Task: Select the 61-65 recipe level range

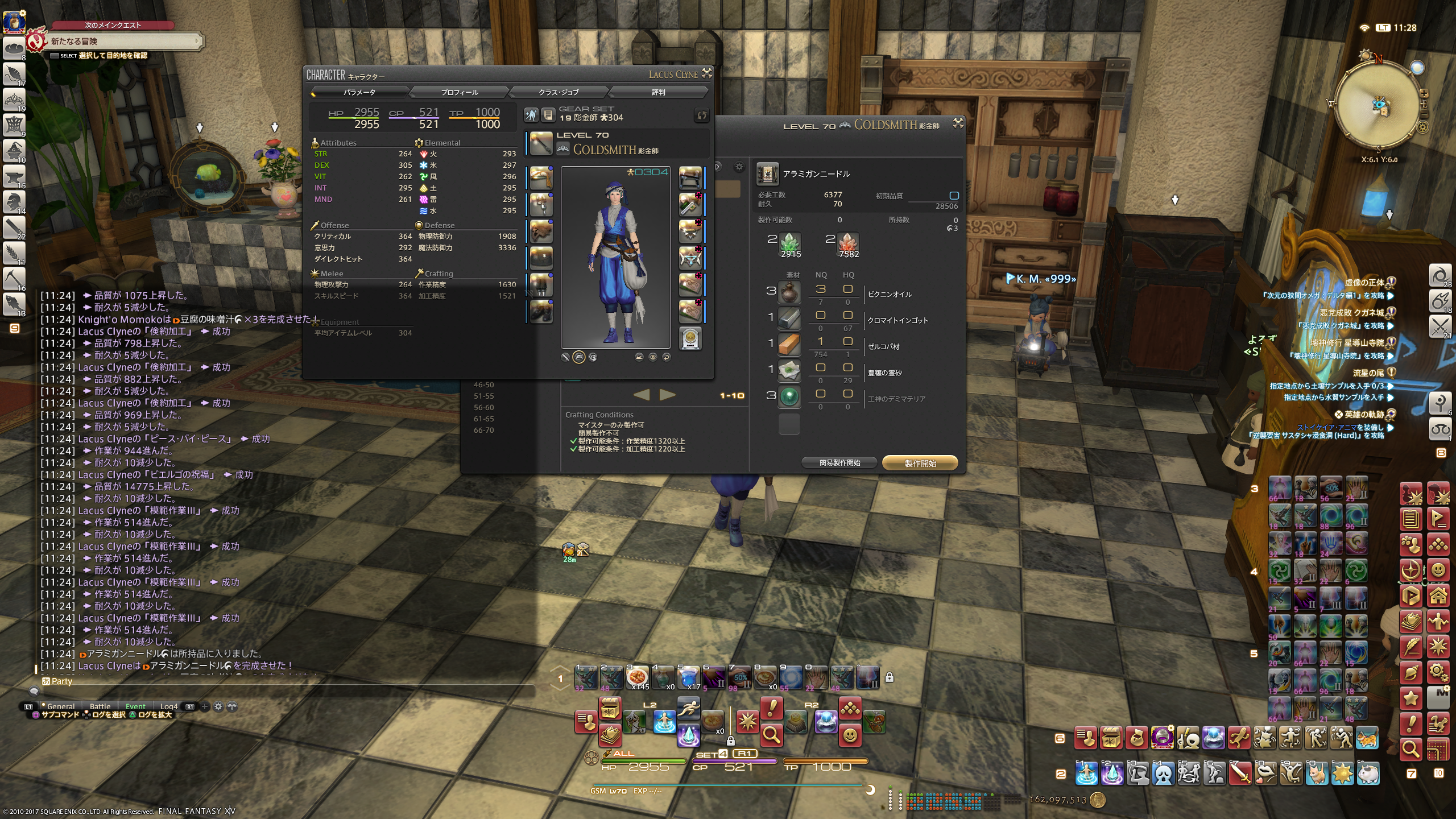Action: [483, 419]
